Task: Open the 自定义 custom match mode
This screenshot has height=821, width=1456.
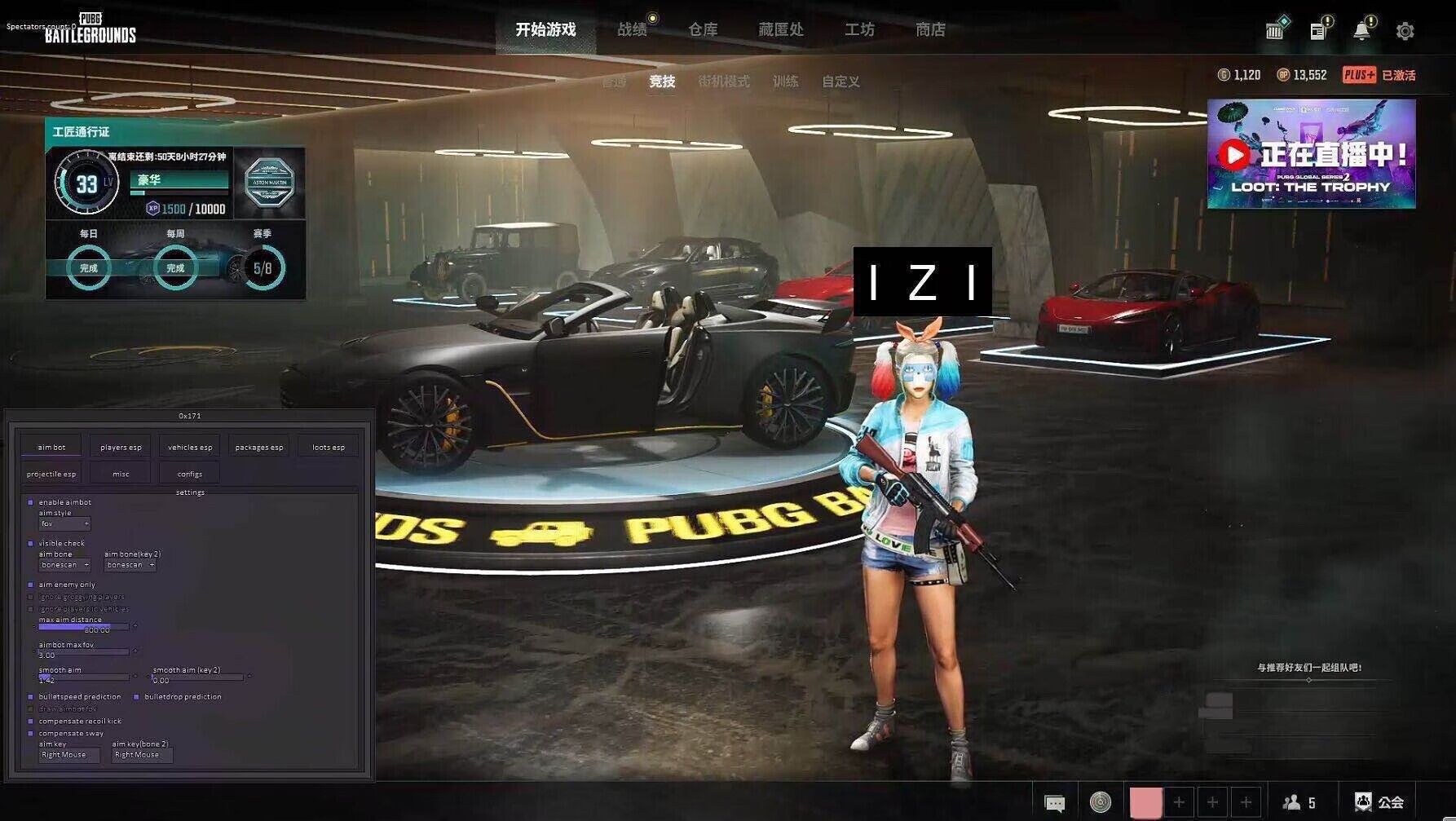Action: click(x=841, y=82)
